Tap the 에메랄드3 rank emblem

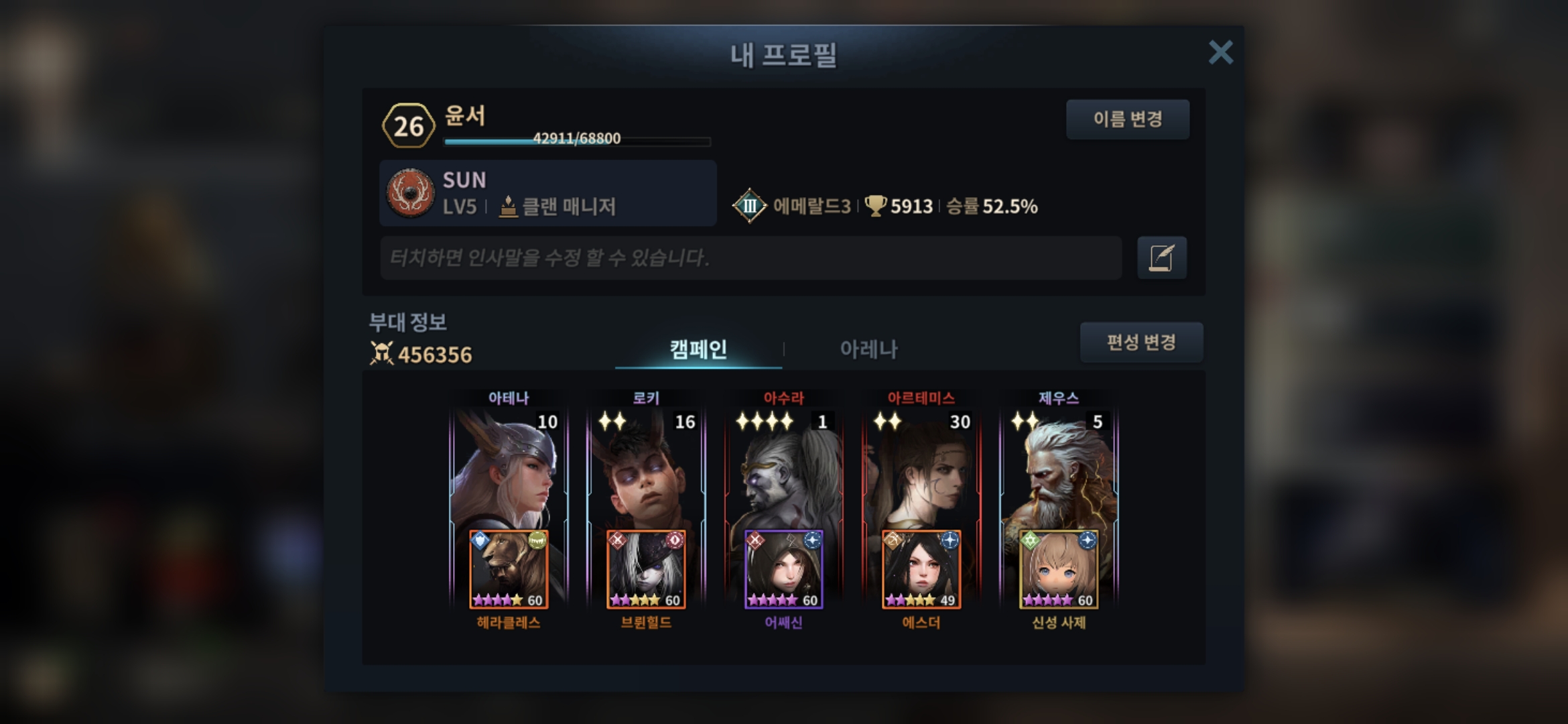click(x=749, y=206)
